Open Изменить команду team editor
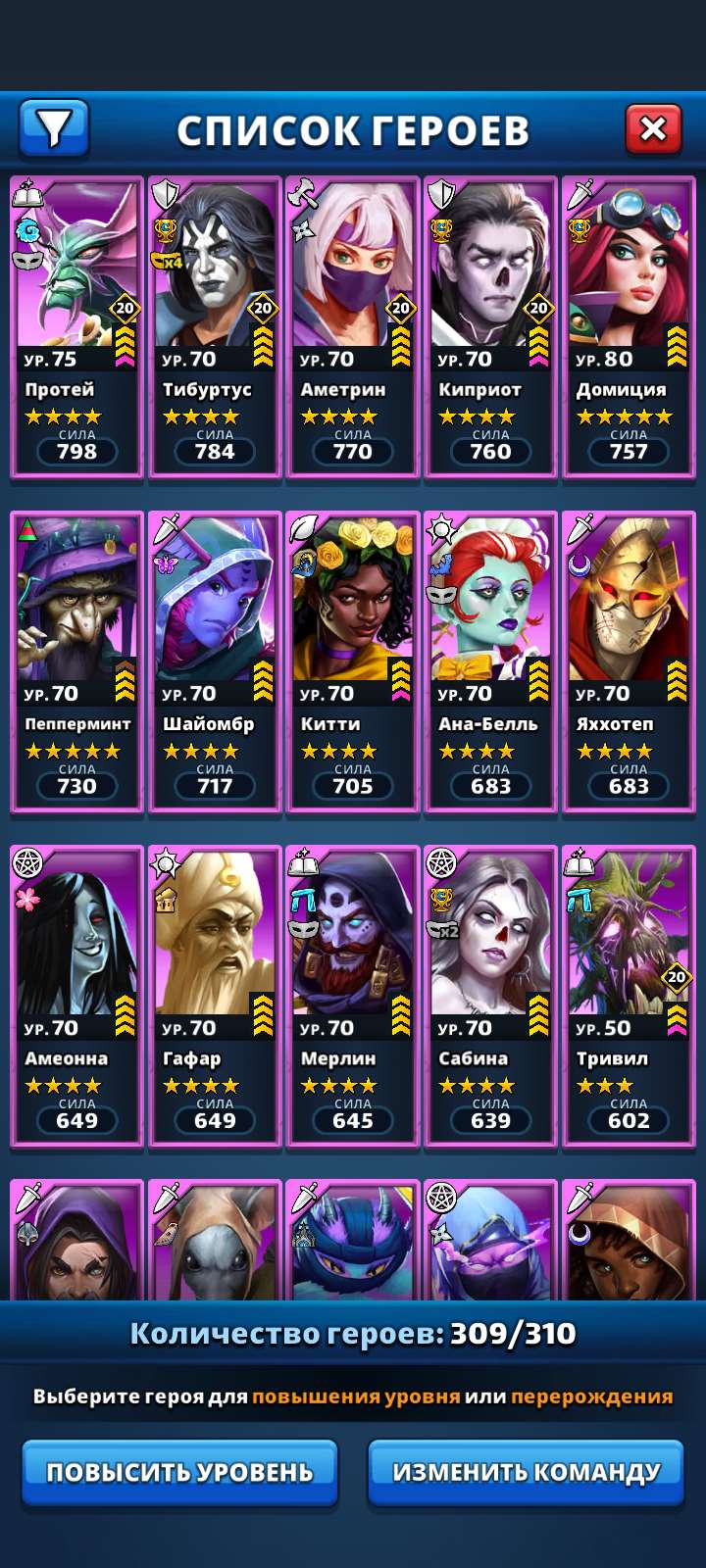This screenshot has width=706, height=1568. pyautogui.click(x=526, y=1472)
